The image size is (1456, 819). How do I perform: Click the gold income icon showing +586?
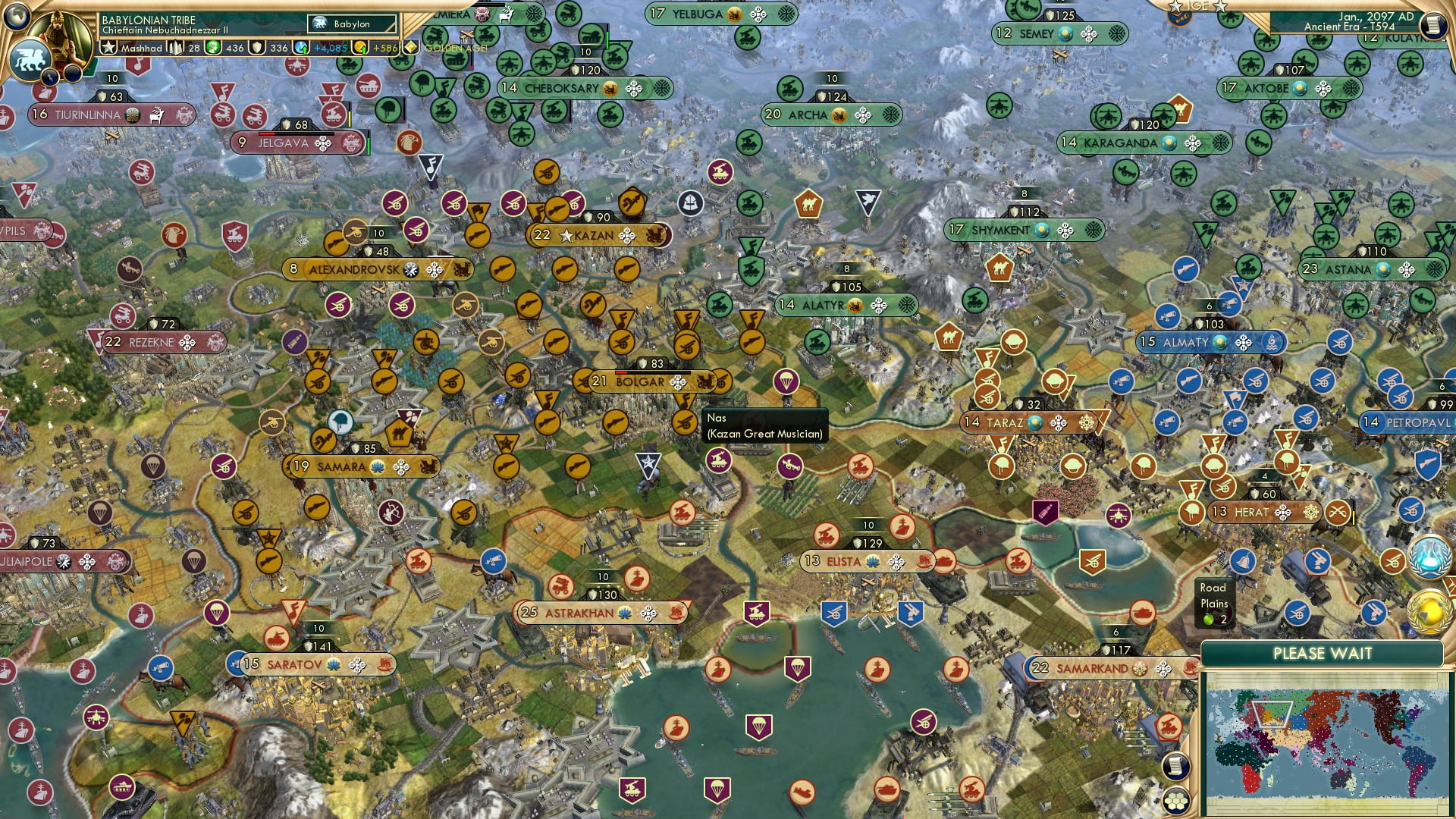[360, 47]
